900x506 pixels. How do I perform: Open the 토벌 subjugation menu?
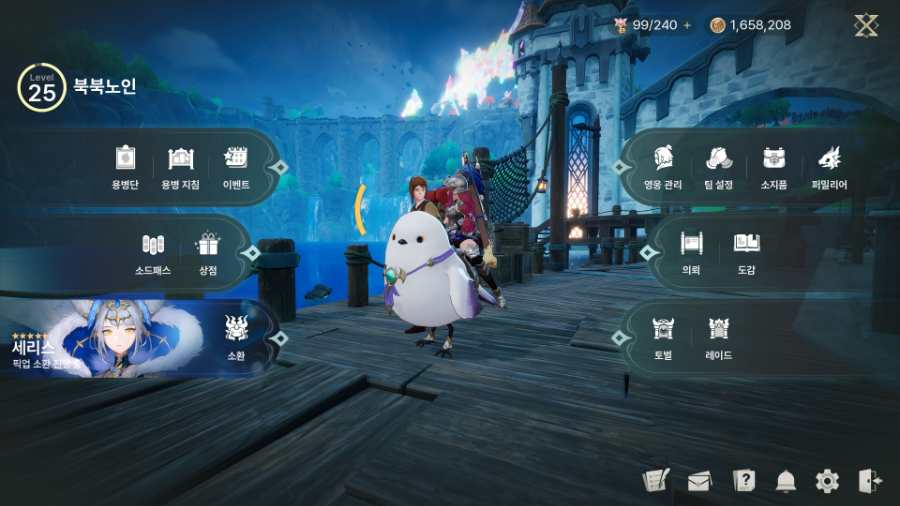click(x=663, y=337)
